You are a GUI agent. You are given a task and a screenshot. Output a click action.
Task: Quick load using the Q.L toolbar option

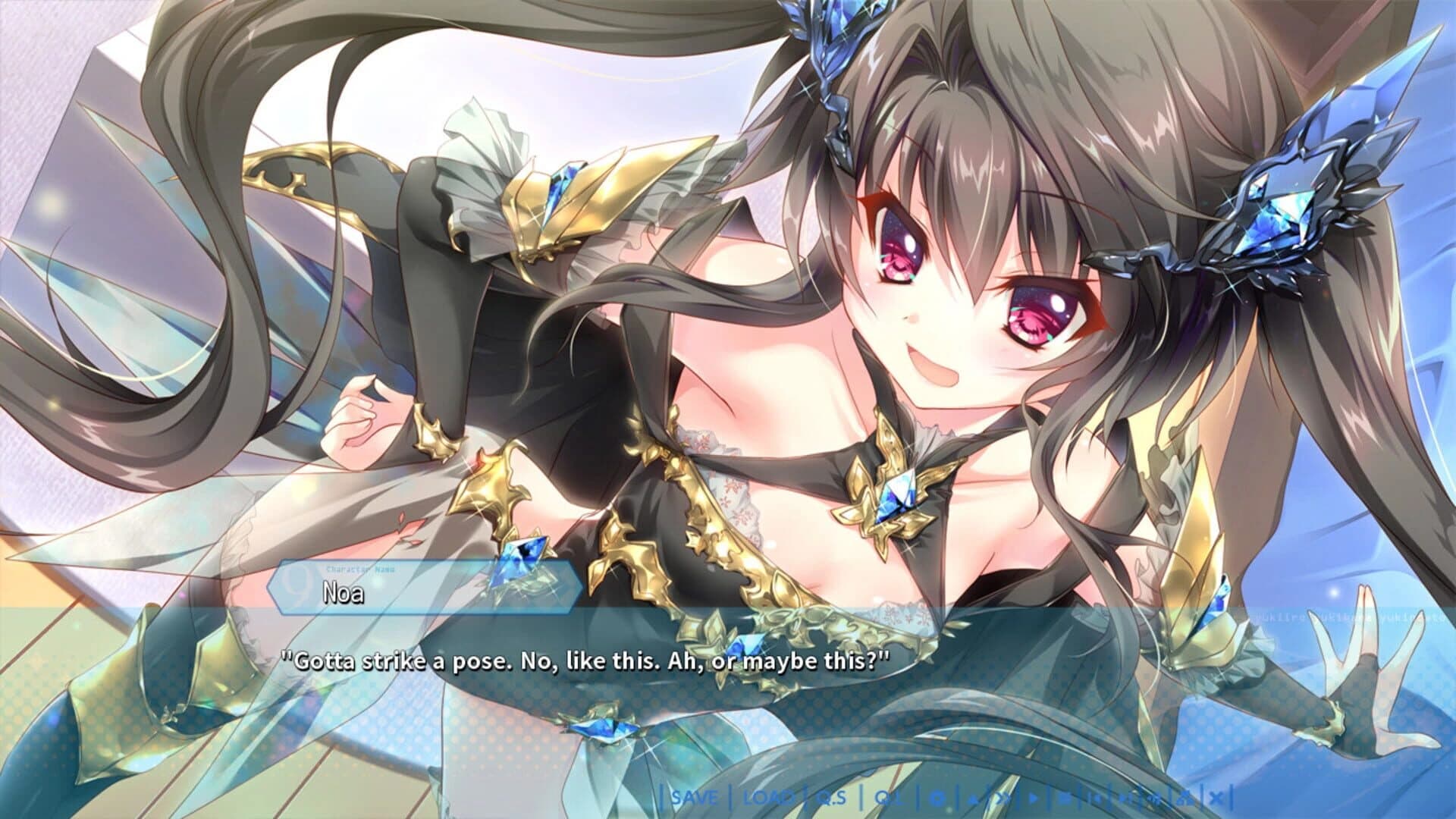pos(887,798)
